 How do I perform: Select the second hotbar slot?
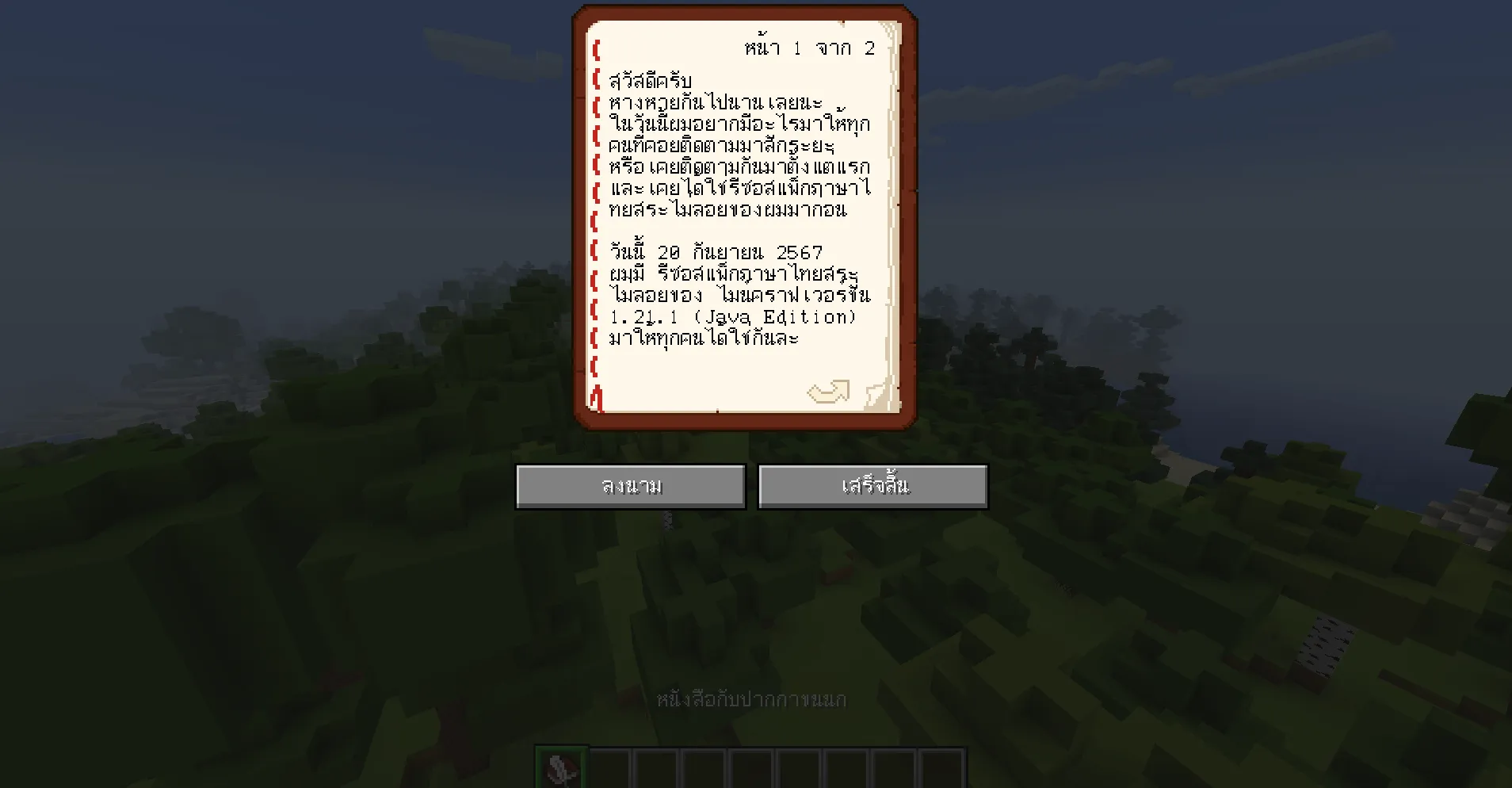click(x=610, y=765)
